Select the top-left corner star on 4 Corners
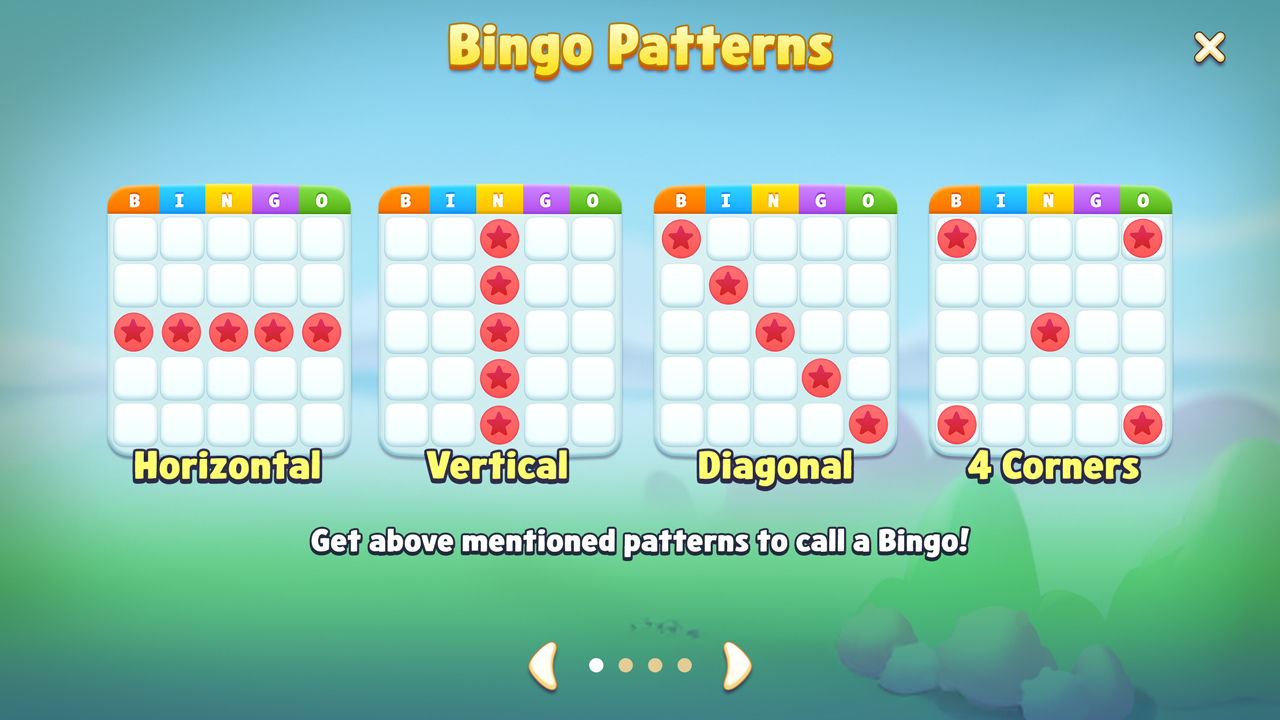The image size is (1280, 720). coord(957,238)
